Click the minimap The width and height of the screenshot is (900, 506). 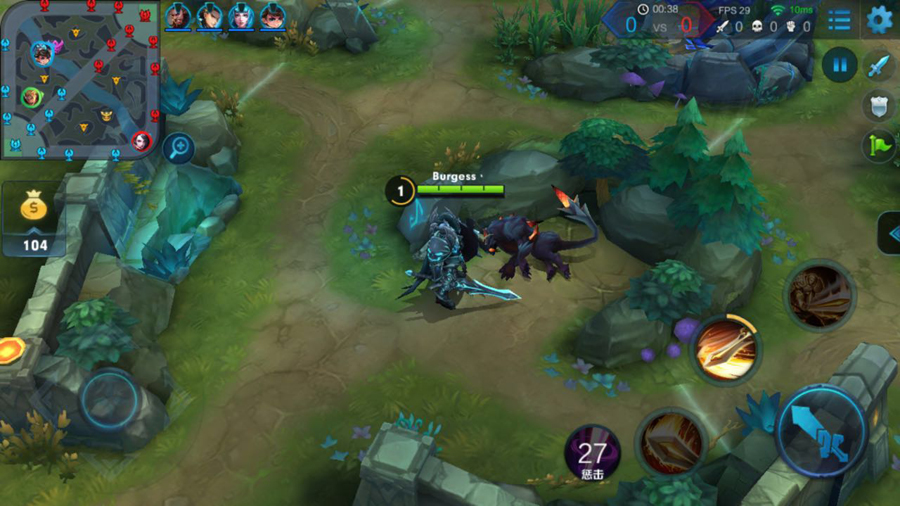(80, 80)
